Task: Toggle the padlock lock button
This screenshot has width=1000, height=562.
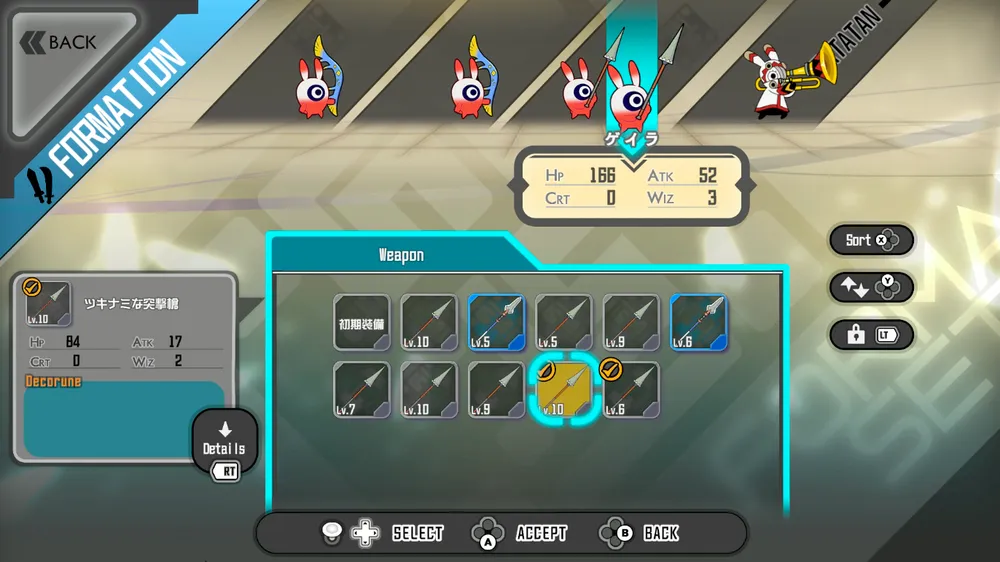Action: (870, 335)
